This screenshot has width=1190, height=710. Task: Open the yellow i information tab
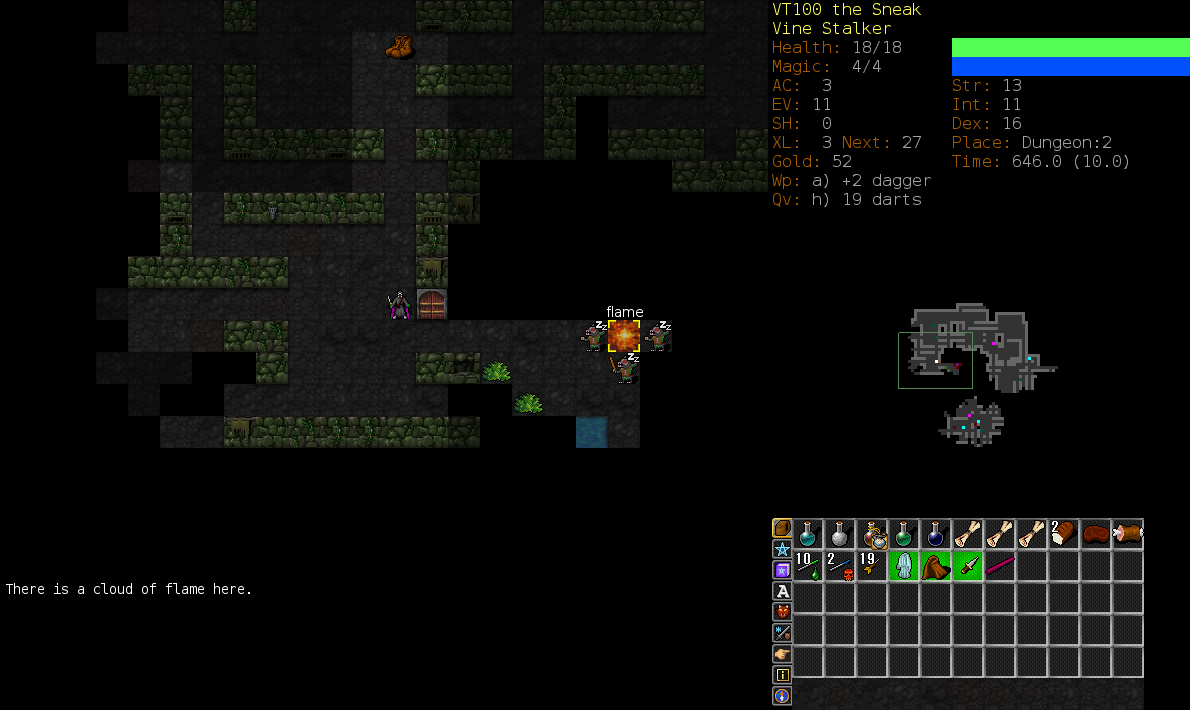tap(782, 675)
